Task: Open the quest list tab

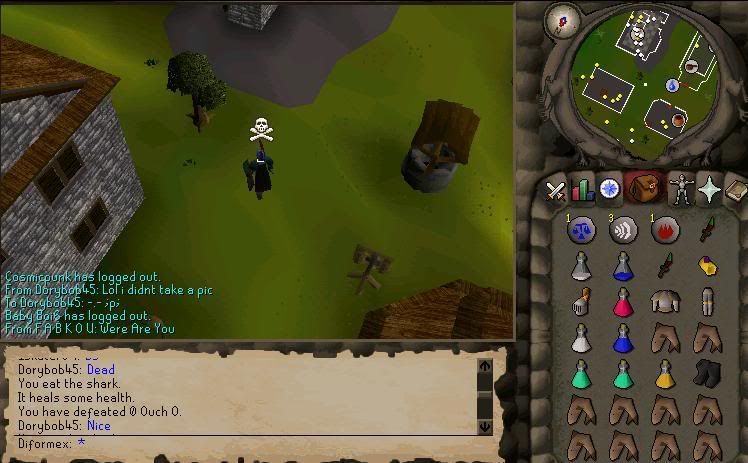Action: pos(608,188)
